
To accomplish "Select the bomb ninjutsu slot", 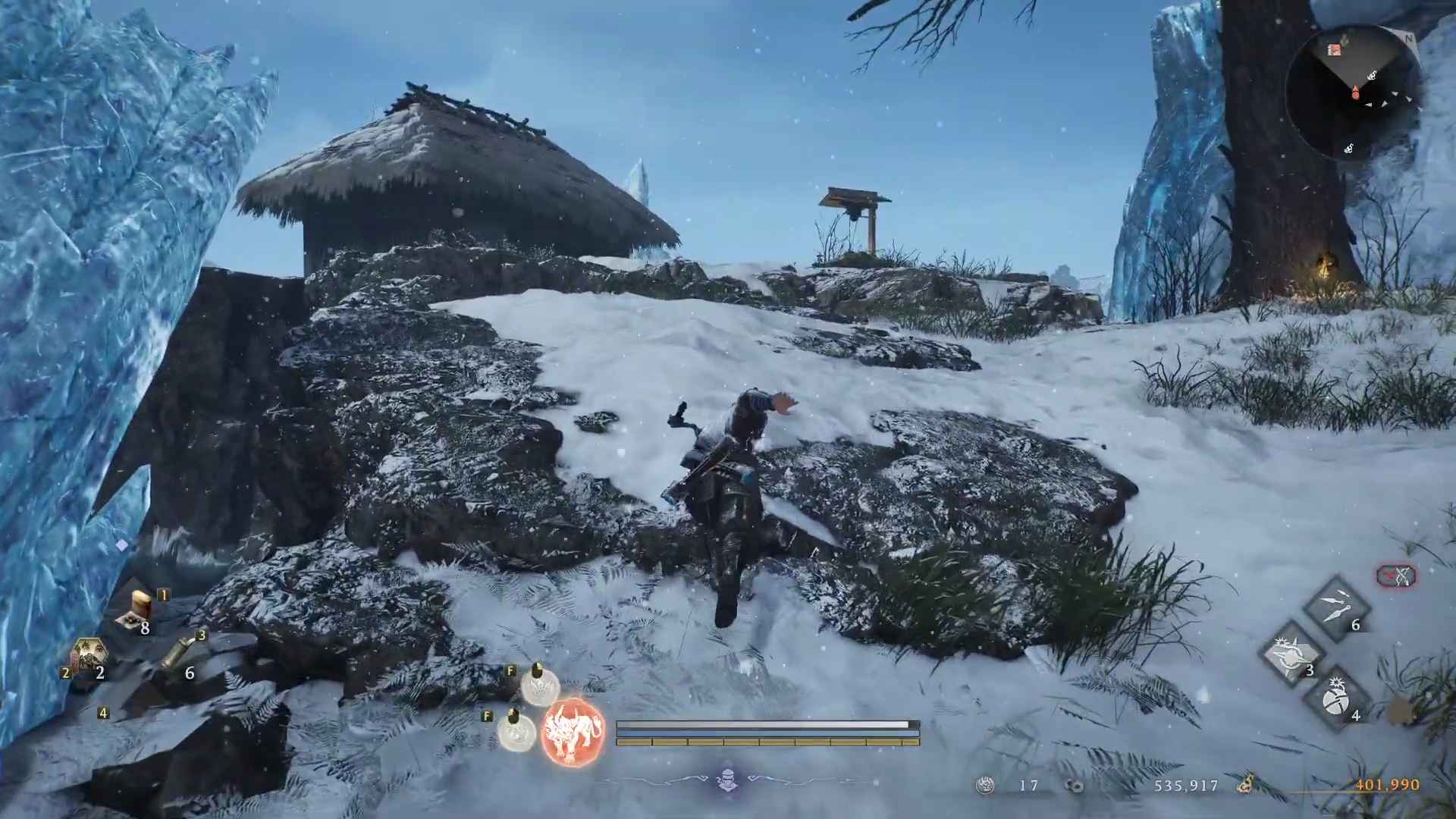I will [1335, 701].
